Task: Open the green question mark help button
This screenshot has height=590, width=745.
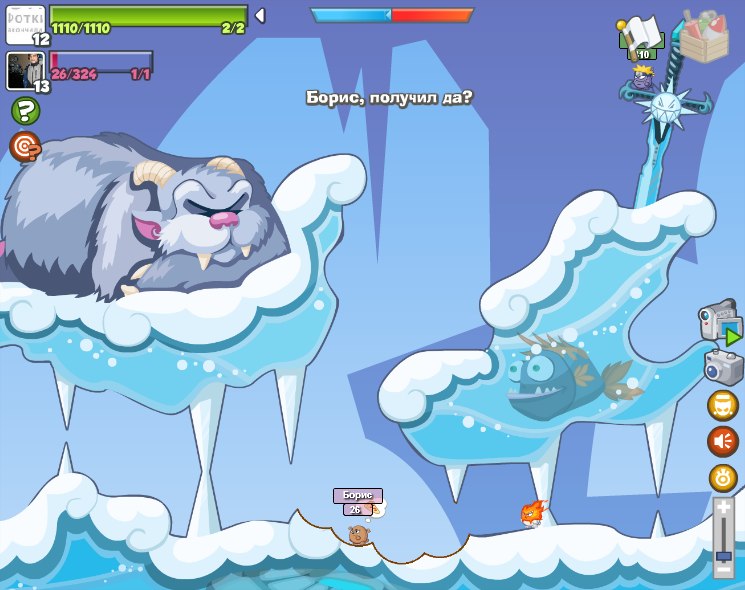Action: coord(25,111)
